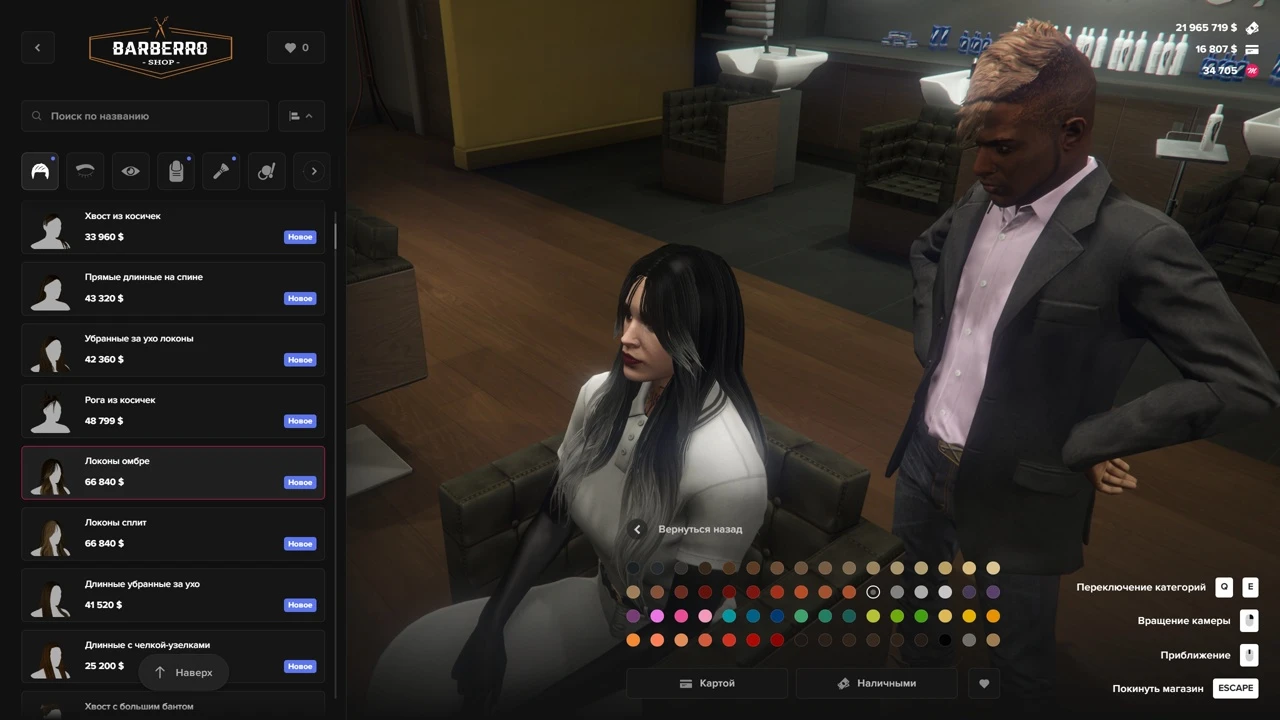The height and width of the screenshot is (720, 1280).
Task: Select the Рога из косичек hairstyle
Action: pos(173,411)
